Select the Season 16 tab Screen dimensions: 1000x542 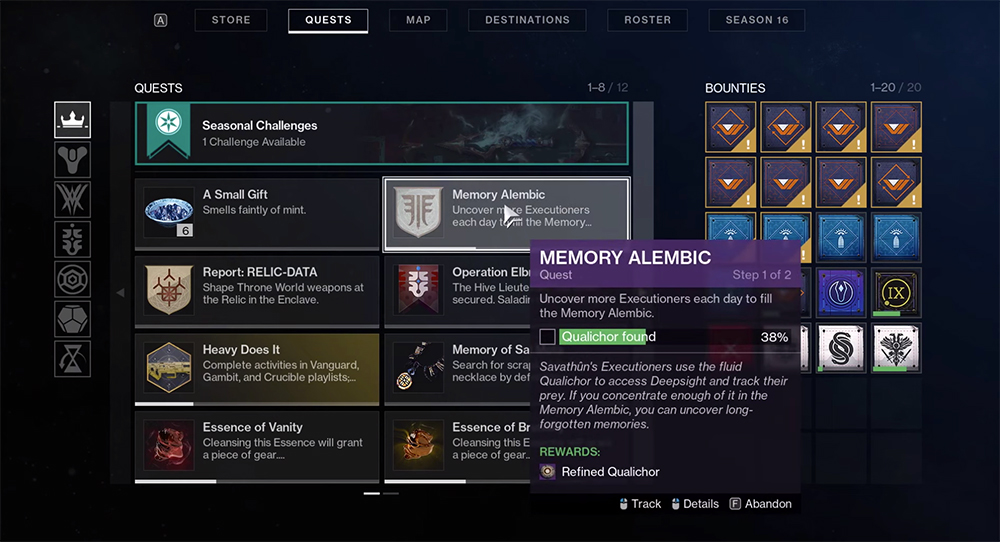click(x=756, y=20)
